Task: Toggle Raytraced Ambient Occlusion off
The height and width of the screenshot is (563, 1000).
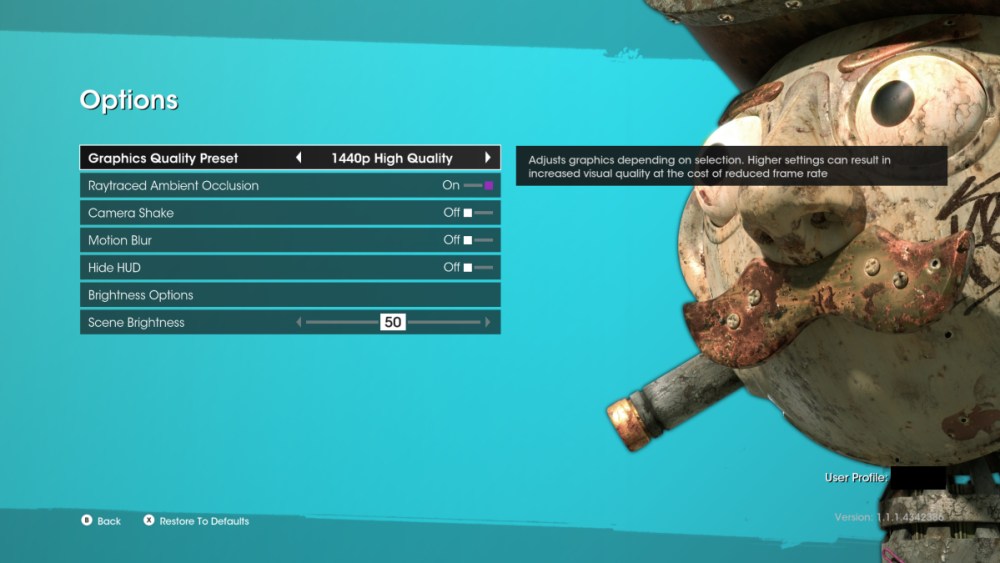Action: (479, 185)
